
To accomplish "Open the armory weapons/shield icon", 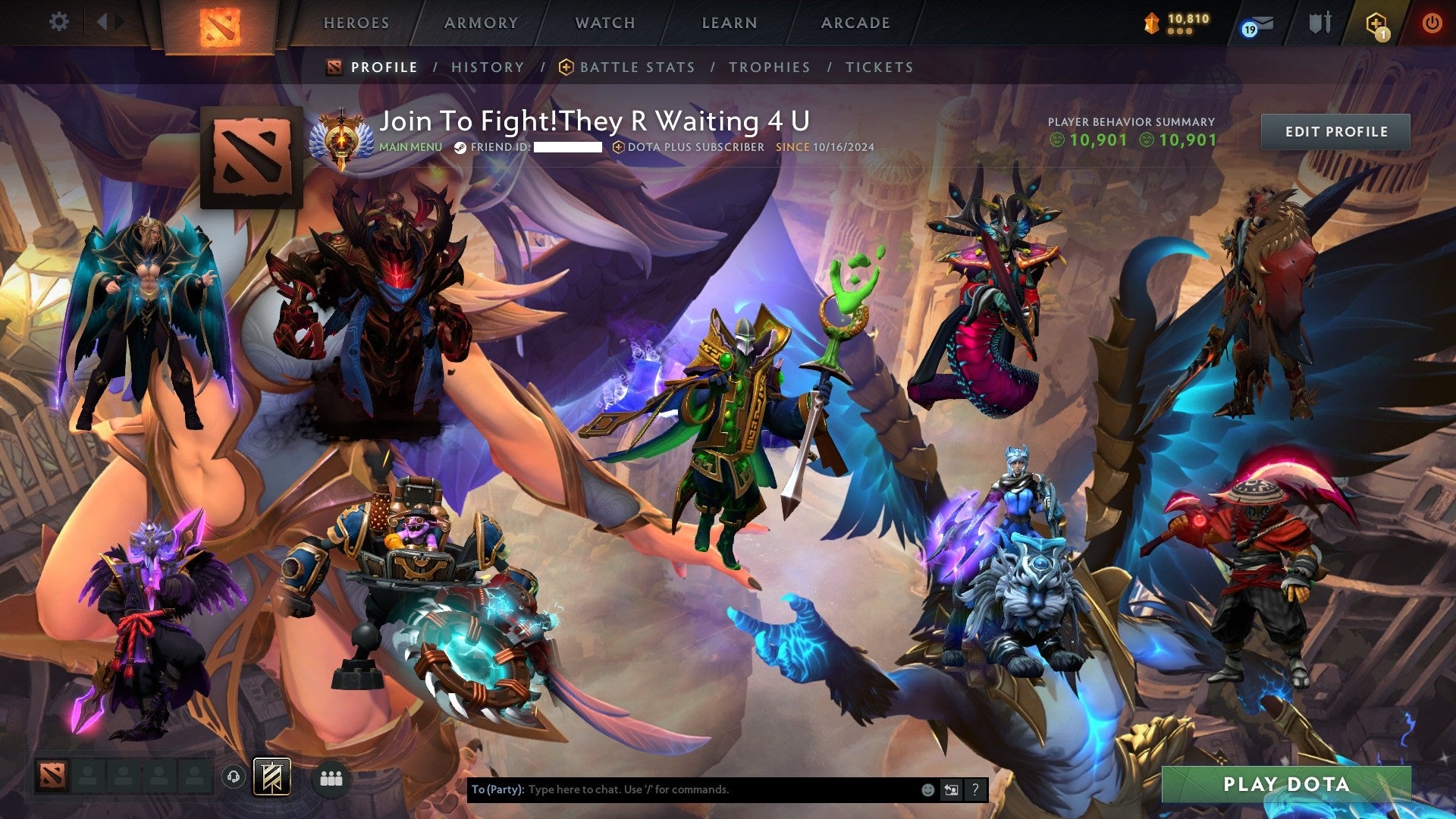I will point(1319,23).
